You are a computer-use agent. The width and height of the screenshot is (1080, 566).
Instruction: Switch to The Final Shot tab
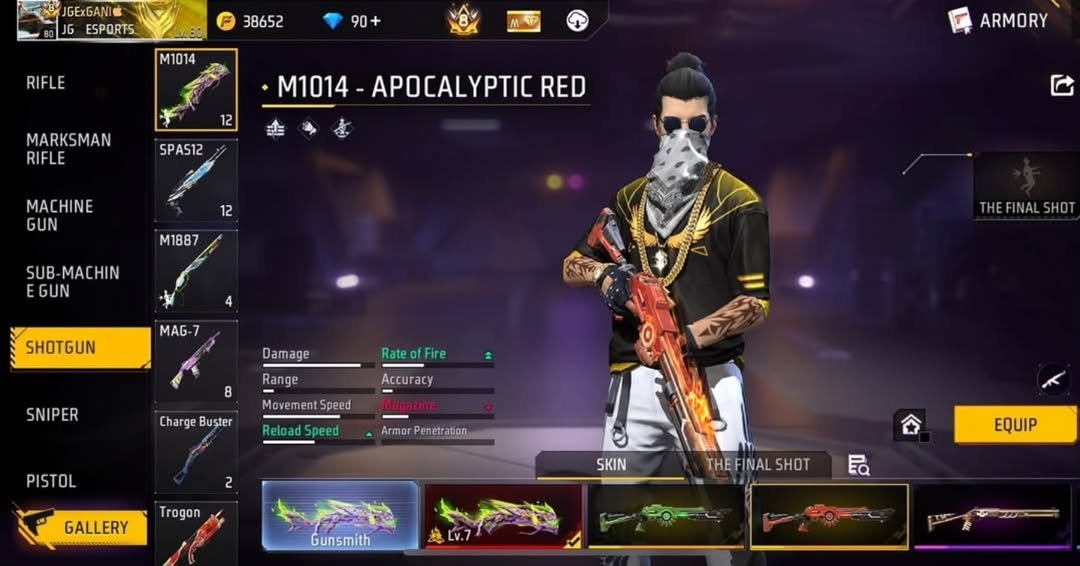point(757,465)
